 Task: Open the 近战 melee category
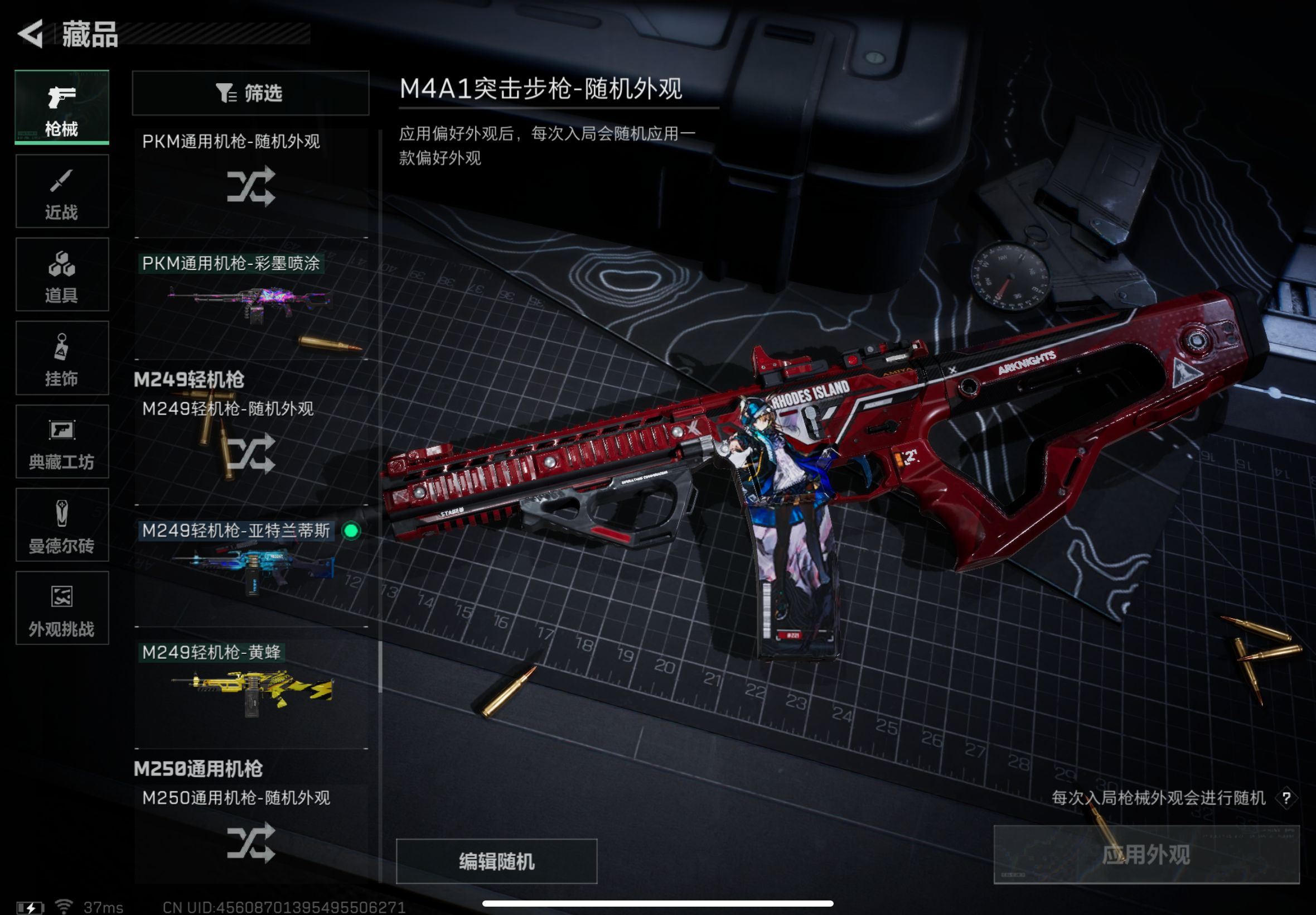coord(62,191)
